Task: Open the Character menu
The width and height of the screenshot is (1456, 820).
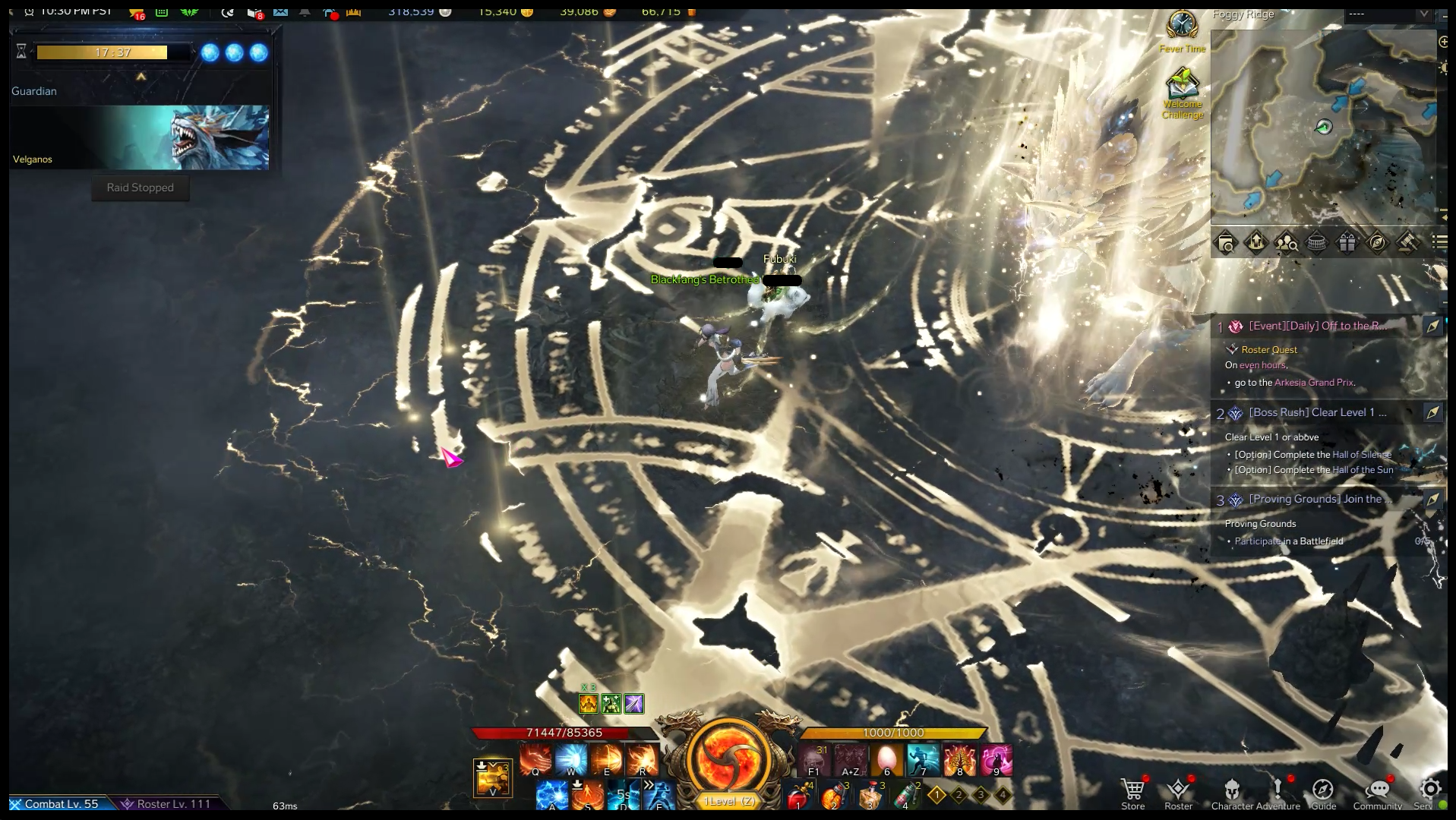Action: (1232, 792)
